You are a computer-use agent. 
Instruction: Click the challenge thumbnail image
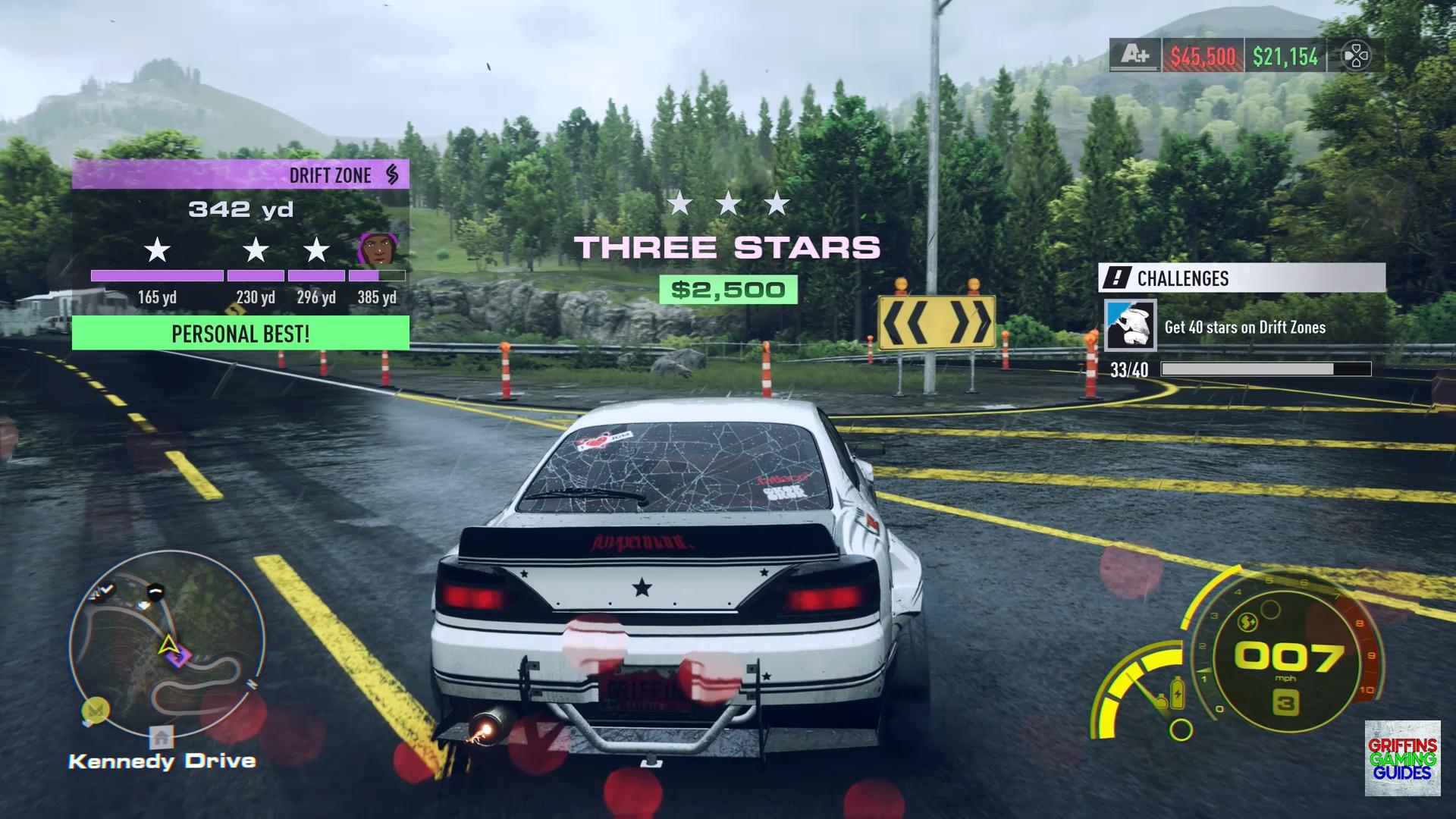(1130, 325)
